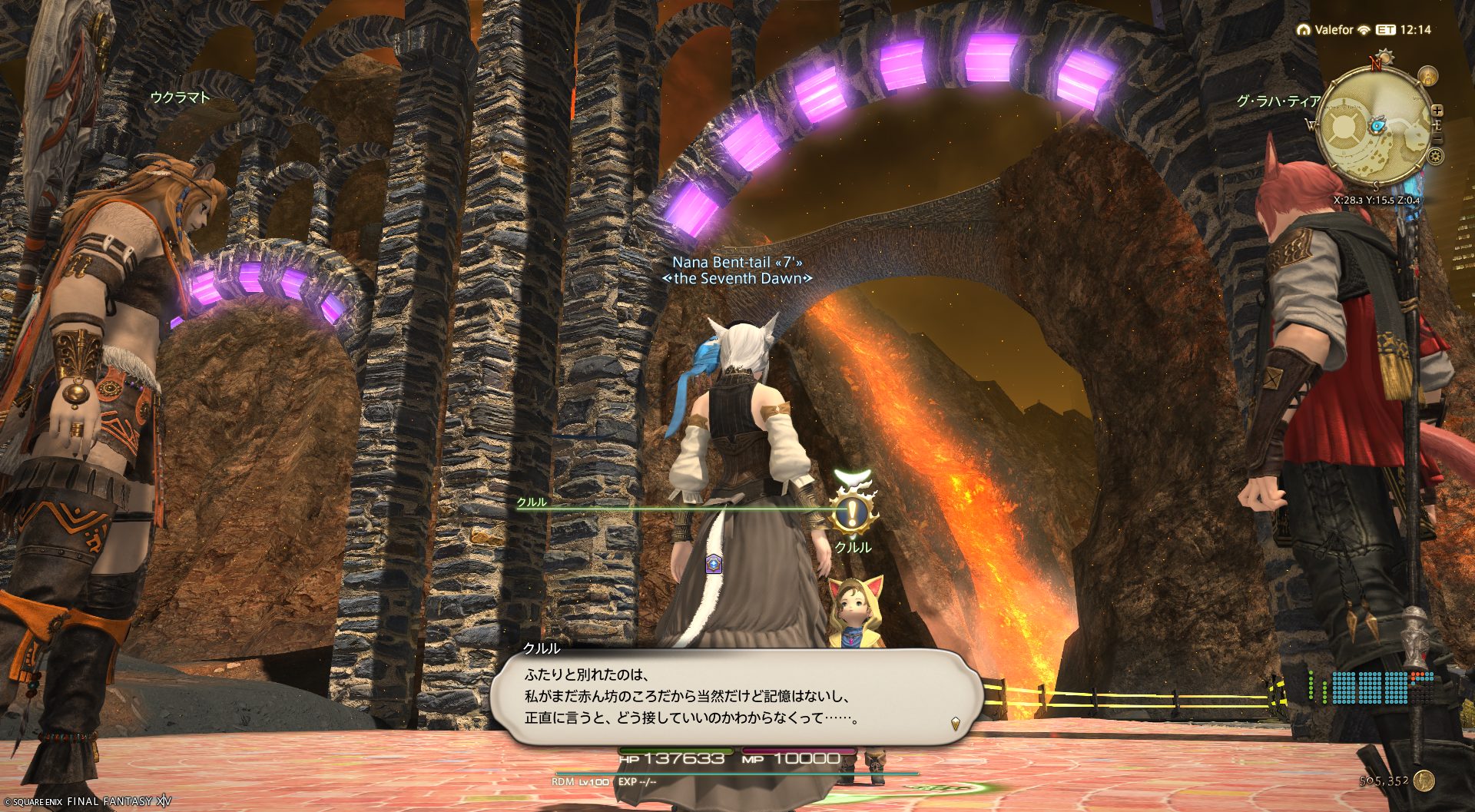
Task: Click the blue status icon near the character
Action: point(714,564)
